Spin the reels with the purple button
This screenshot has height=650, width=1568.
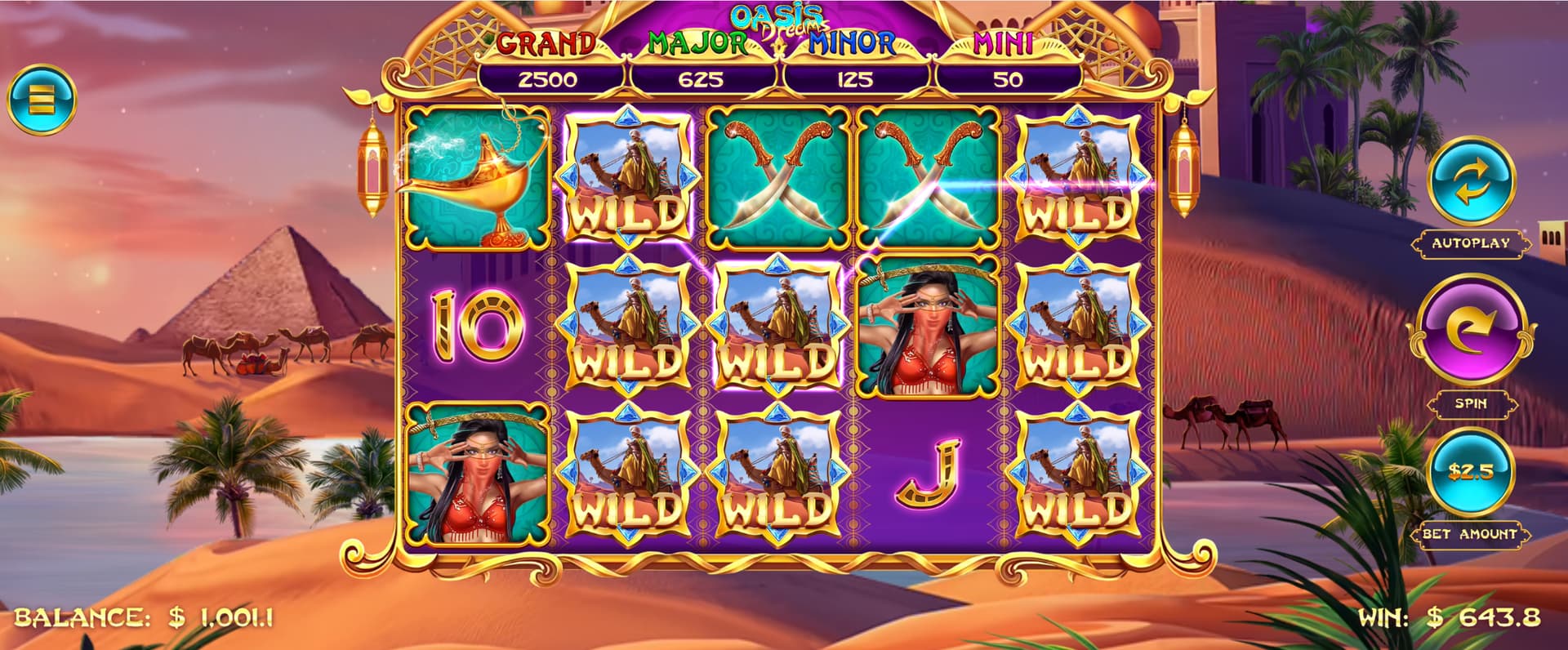(1470, 329)
